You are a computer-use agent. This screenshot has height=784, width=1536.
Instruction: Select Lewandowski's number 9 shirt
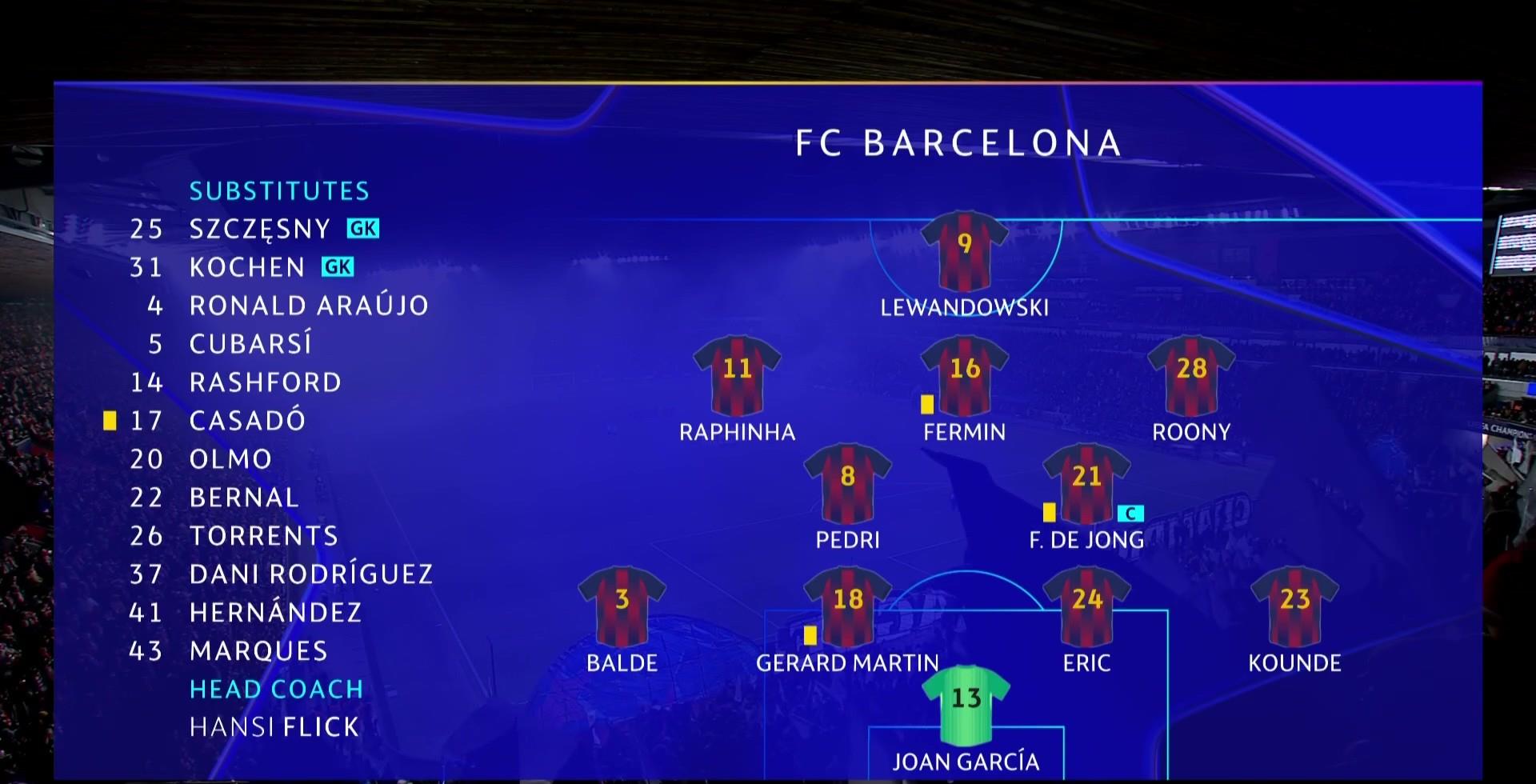coord(964,250)
